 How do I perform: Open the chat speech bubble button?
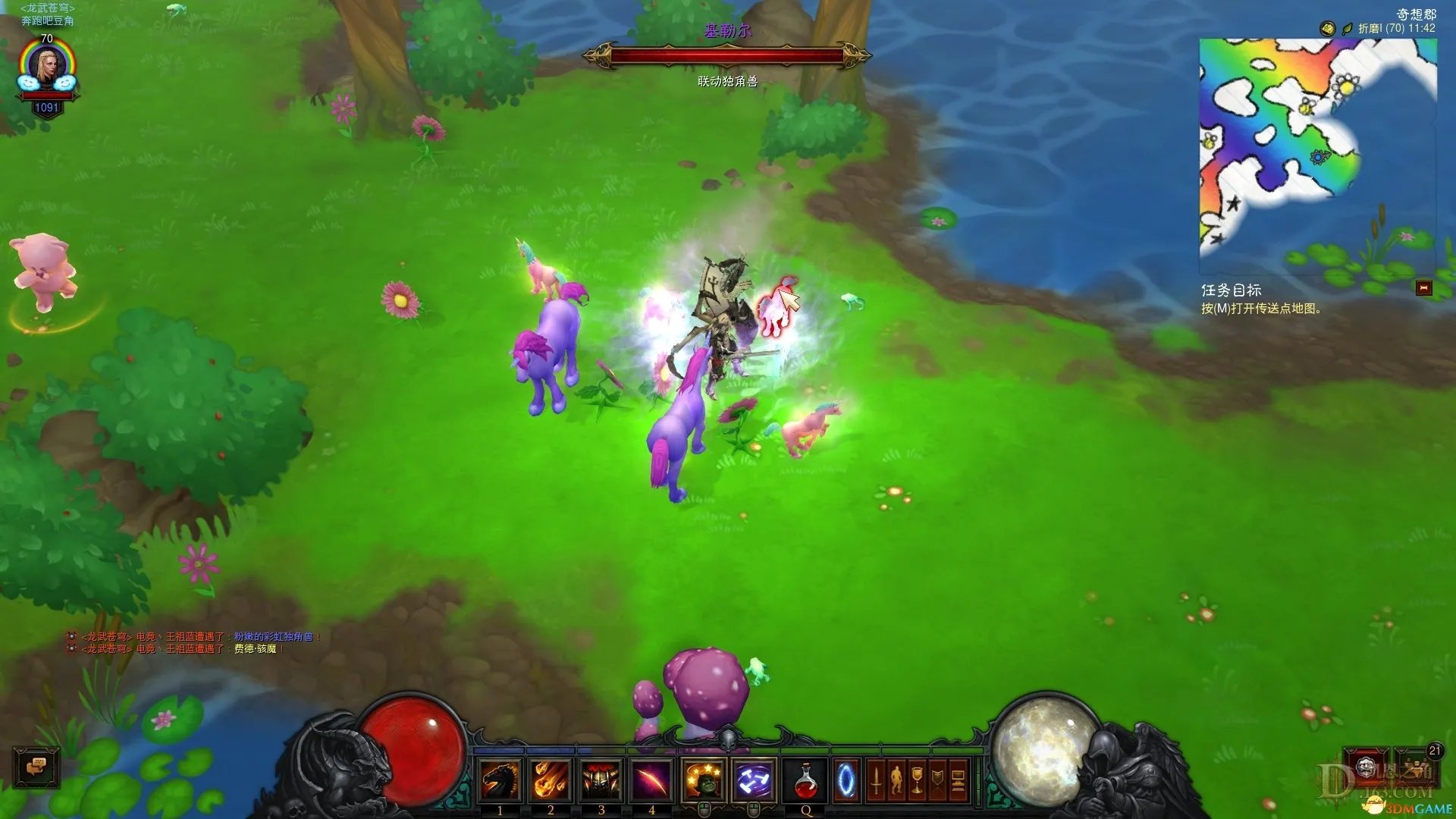click(x=36, y=767)
